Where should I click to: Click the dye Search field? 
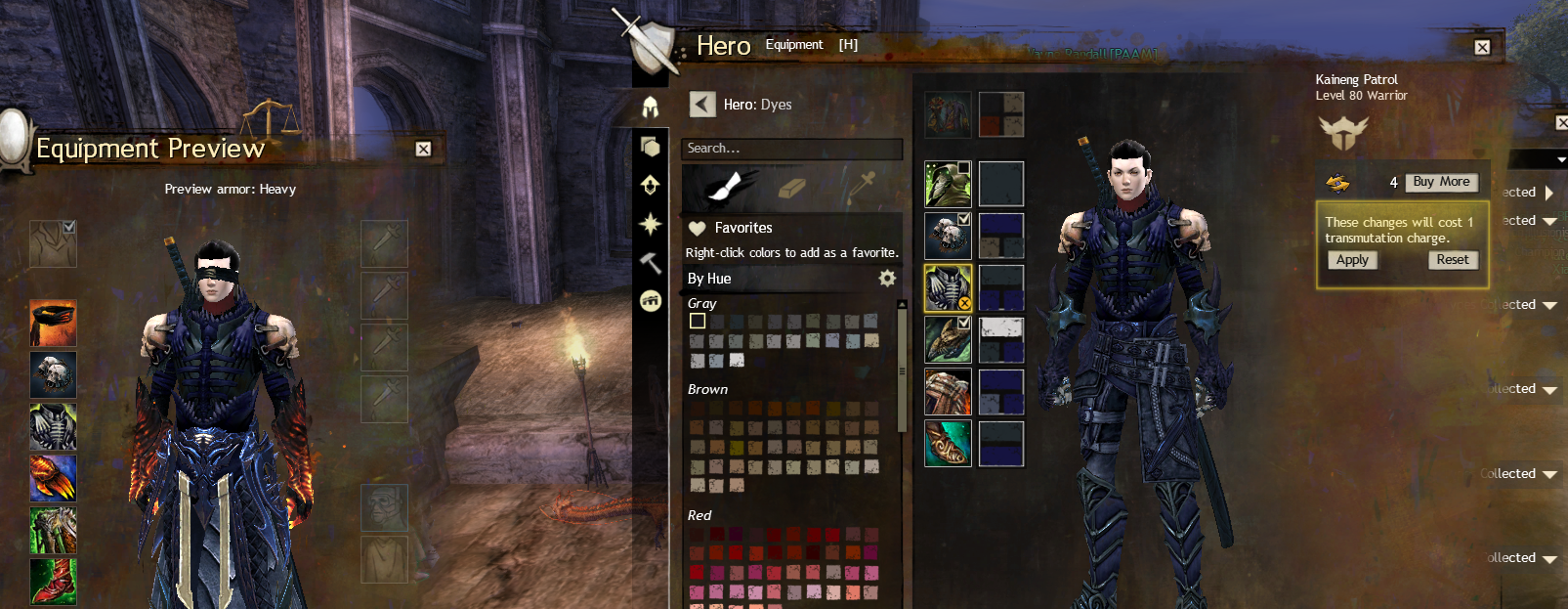click(x=791, y=149)
